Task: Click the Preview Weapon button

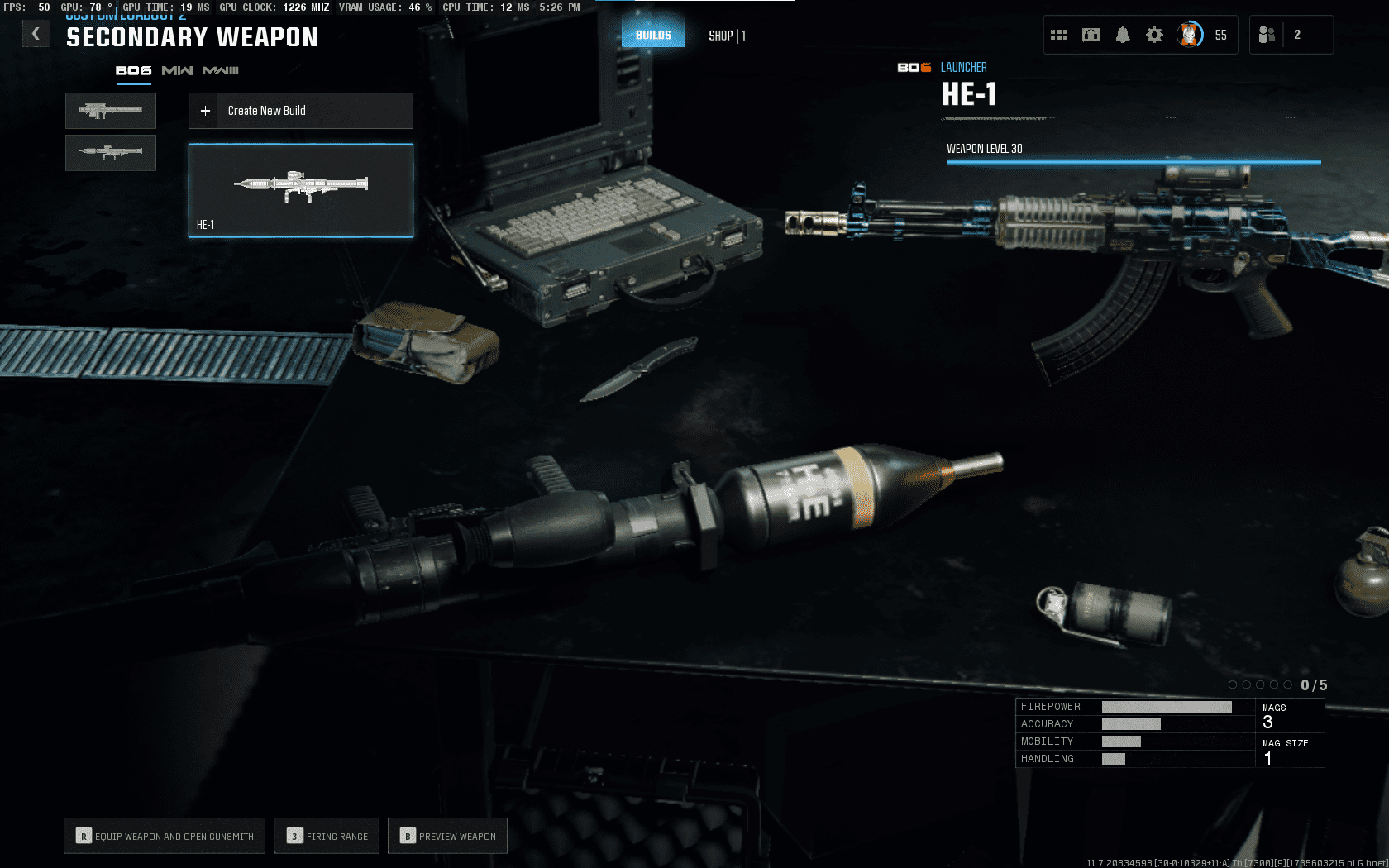Action: point(447,836)
